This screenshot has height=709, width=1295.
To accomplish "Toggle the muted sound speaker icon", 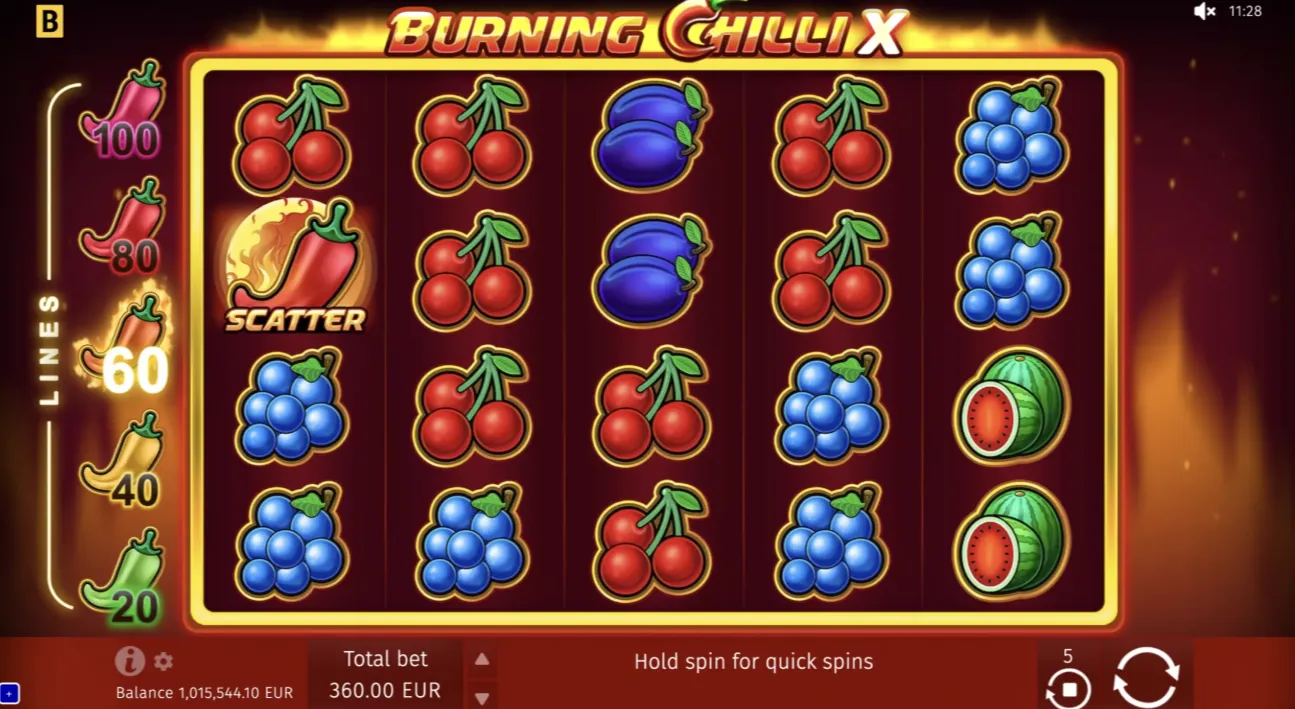I will 1205,12.
